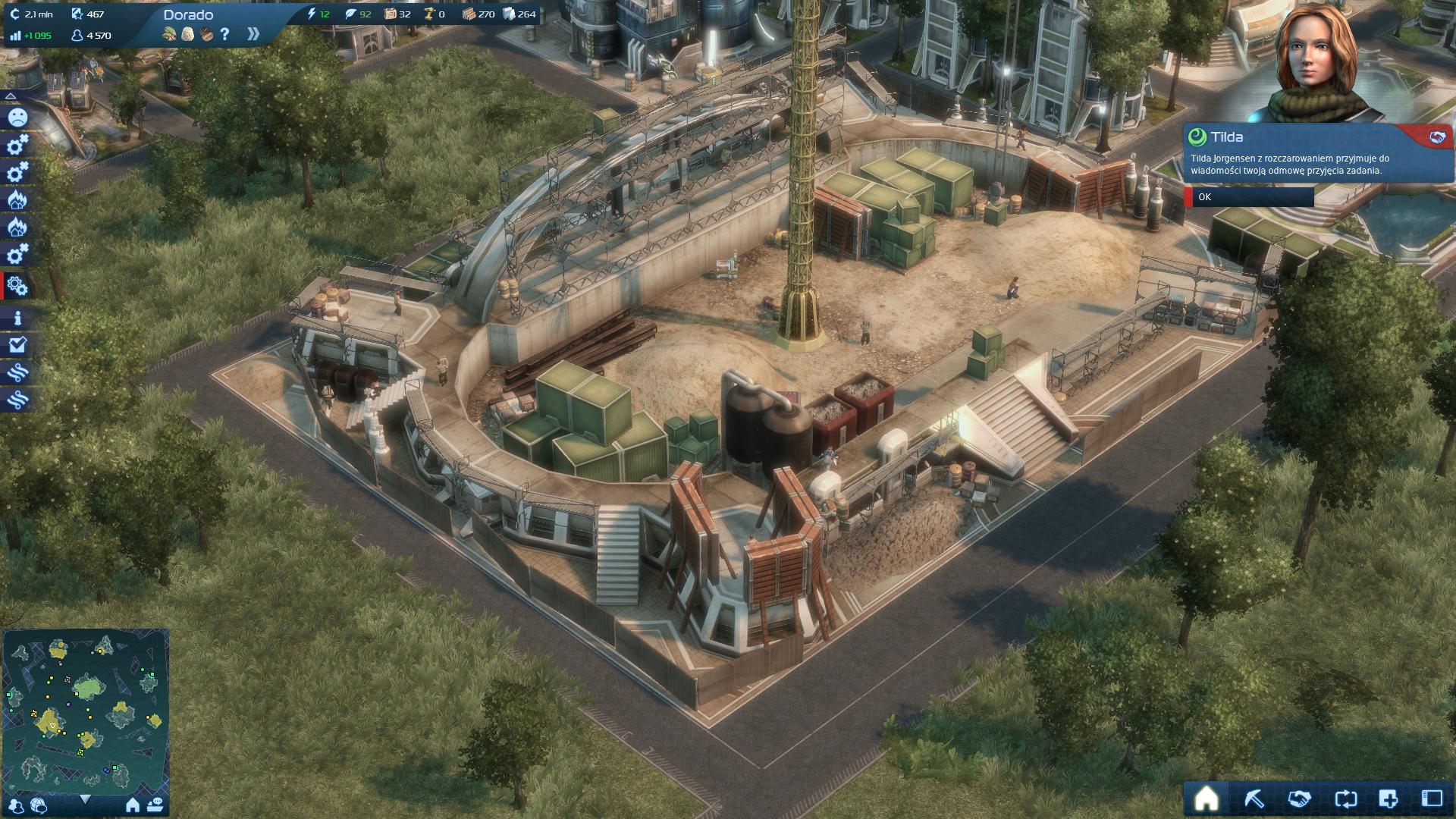Open the globe chat icon below the minimap

click(38, 805)
